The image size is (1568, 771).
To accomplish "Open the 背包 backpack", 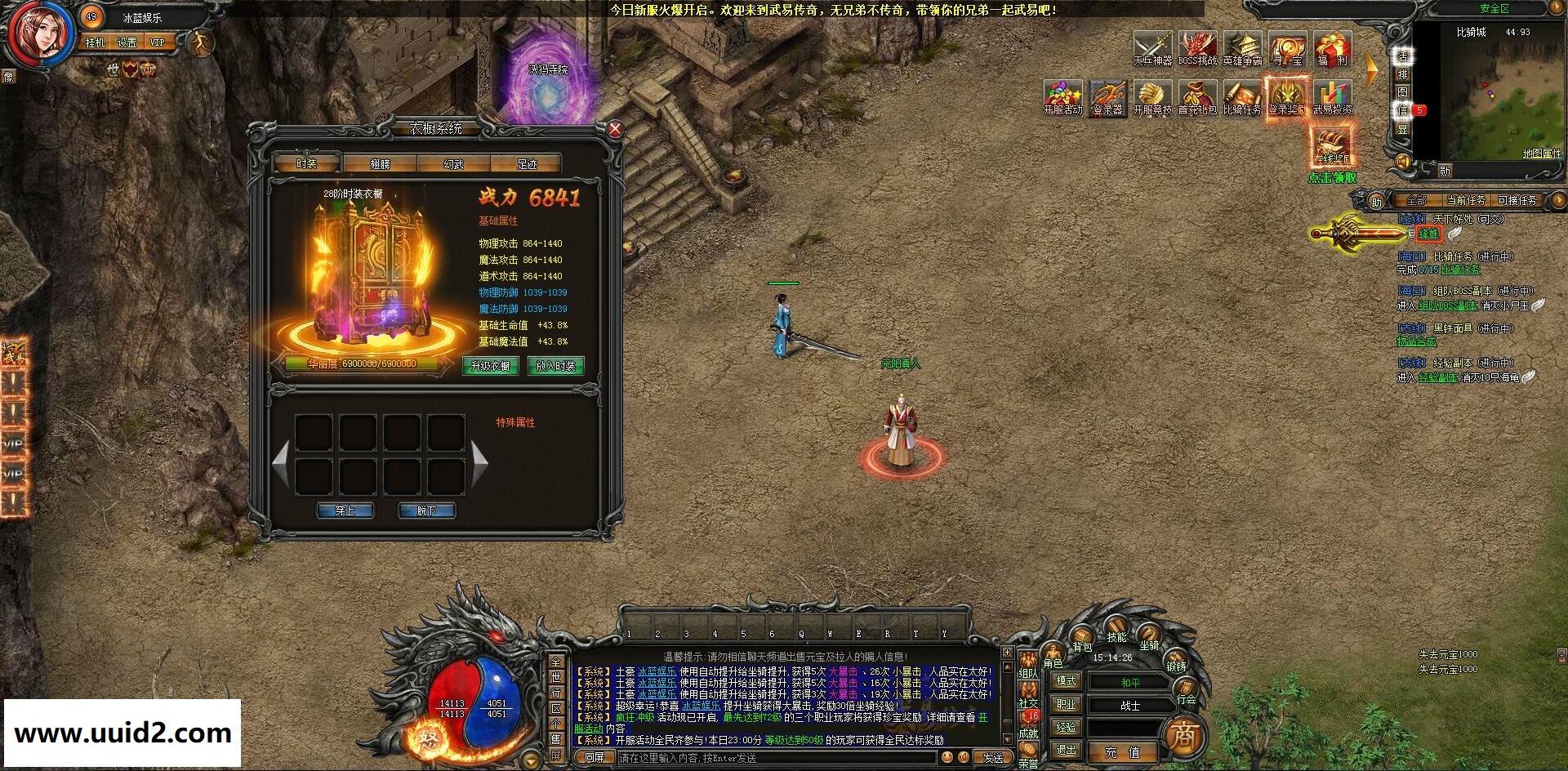I will (x=1082, y=640).
